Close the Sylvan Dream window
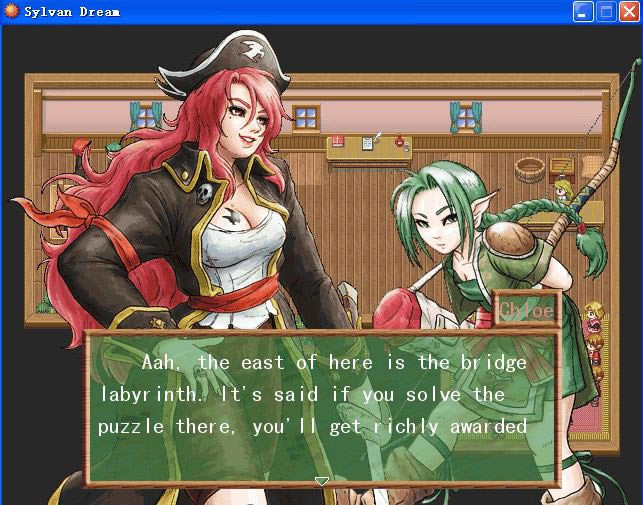This screenshot has height=505, width=643. click(x=629, y=12)
